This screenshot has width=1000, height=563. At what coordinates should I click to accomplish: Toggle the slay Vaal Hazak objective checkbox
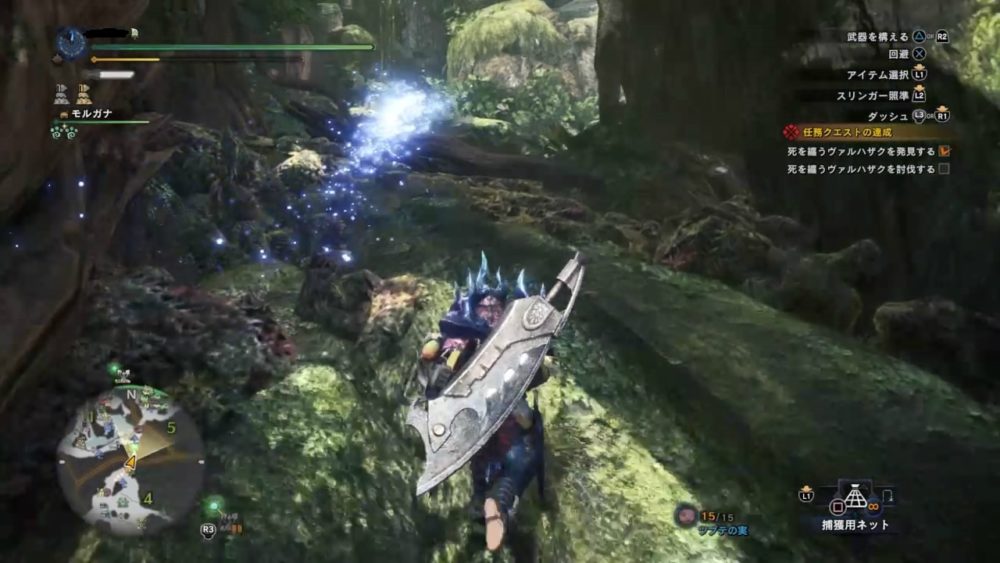pyautogui.click(x=943, y=169)
